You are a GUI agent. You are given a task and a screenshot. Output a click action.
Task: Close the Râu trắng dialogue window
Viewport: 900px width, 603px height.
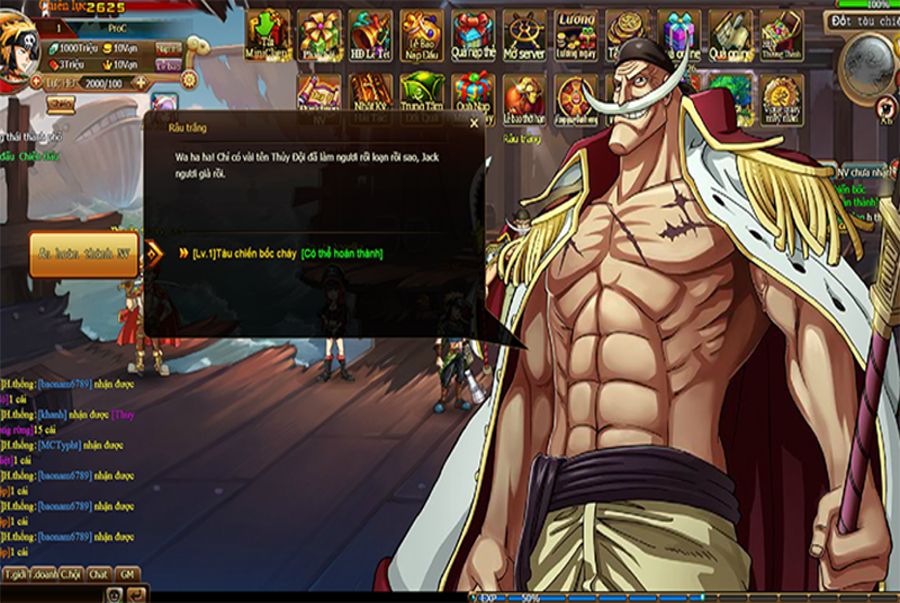pos(474,123)
